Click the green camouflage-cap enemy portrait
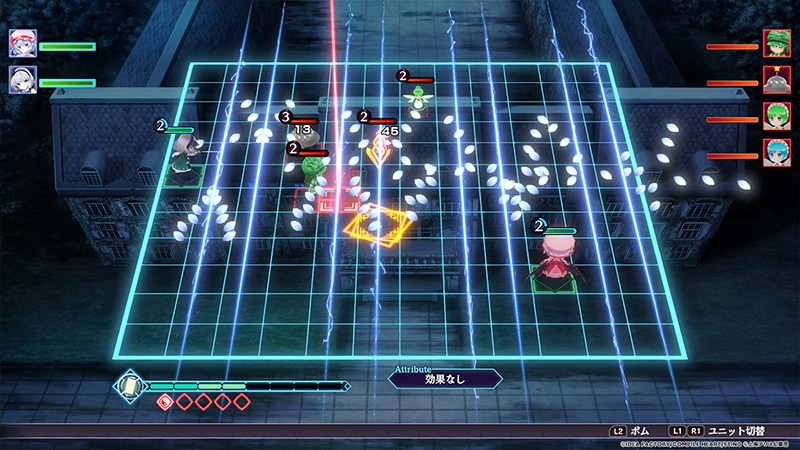 point(777,44)
